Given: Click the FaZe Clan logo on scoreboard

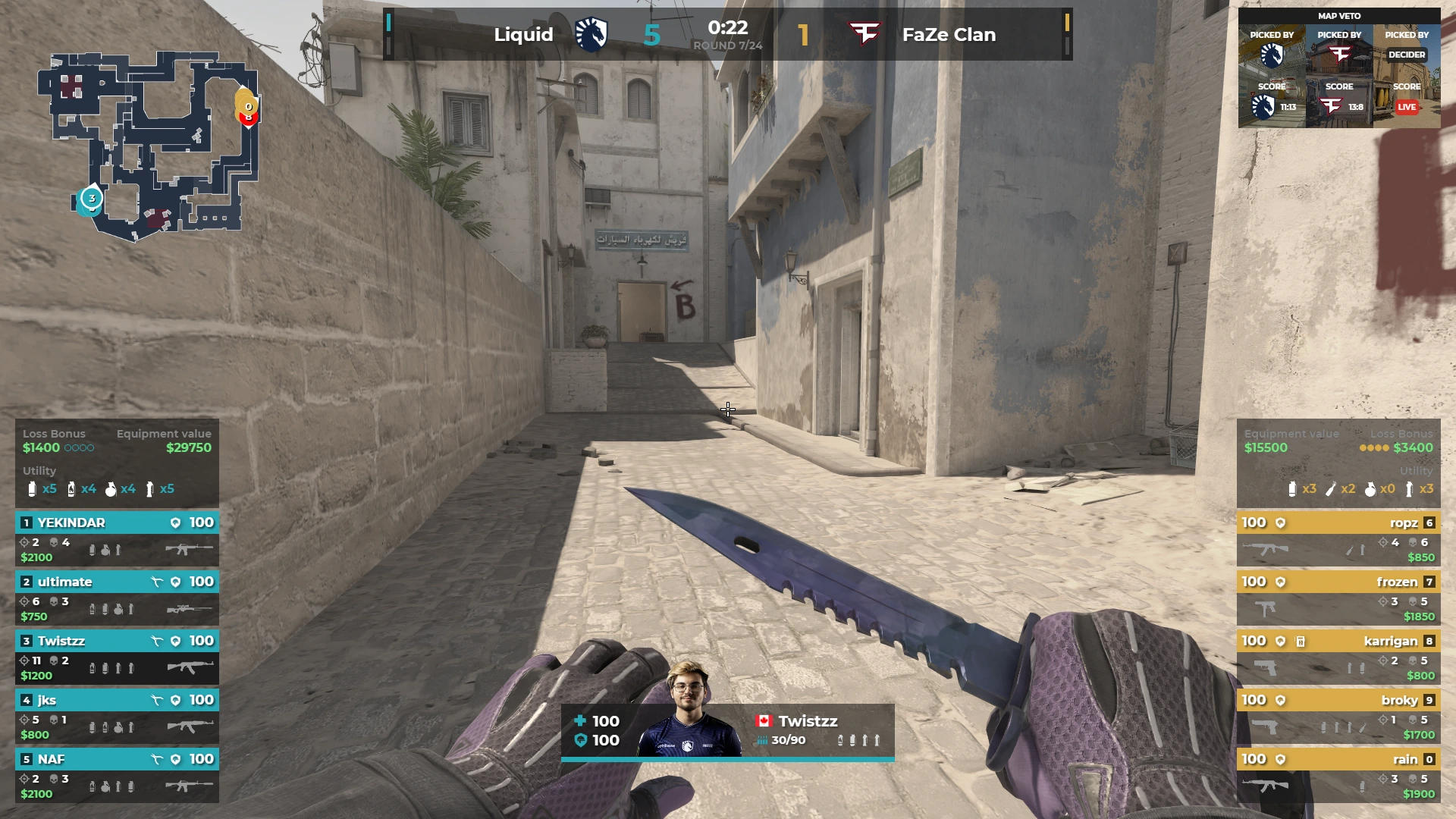Looking at the screenshot, I should 864,34.
